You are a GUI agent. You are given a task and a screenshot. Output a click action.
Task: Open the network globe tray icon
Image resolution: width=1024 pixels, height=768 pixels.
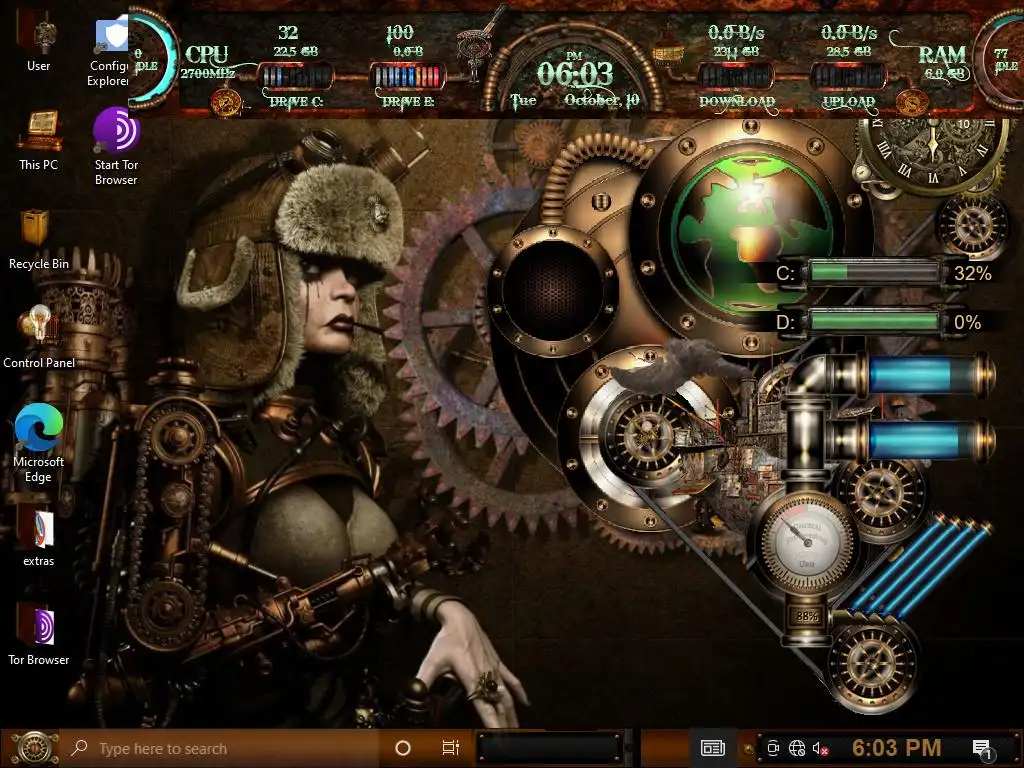point(797,748)
